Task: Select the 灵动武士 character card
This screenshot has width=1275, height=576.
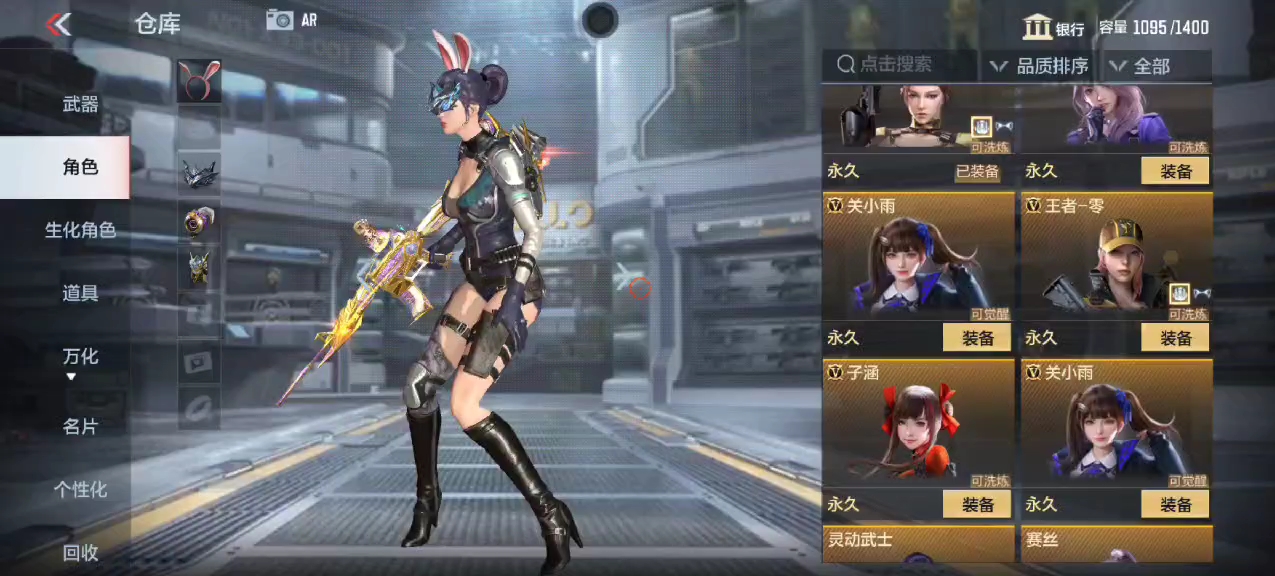Action: (x=917, y=543)
